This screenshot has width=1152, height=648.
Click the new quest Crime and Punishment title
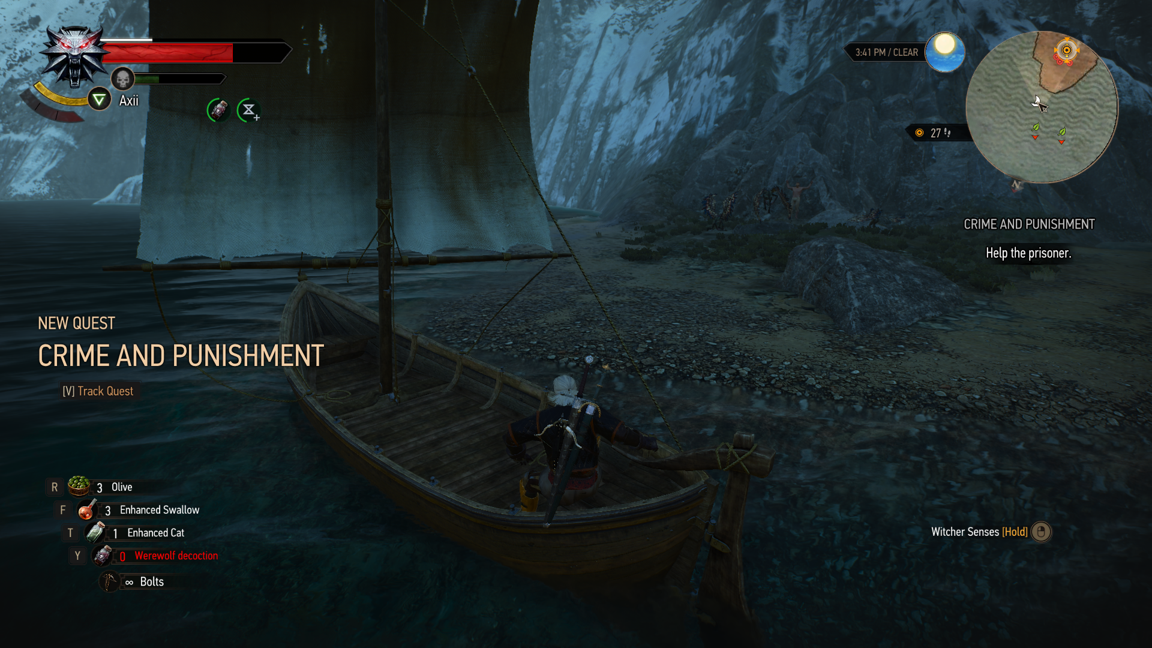[180, 356]
